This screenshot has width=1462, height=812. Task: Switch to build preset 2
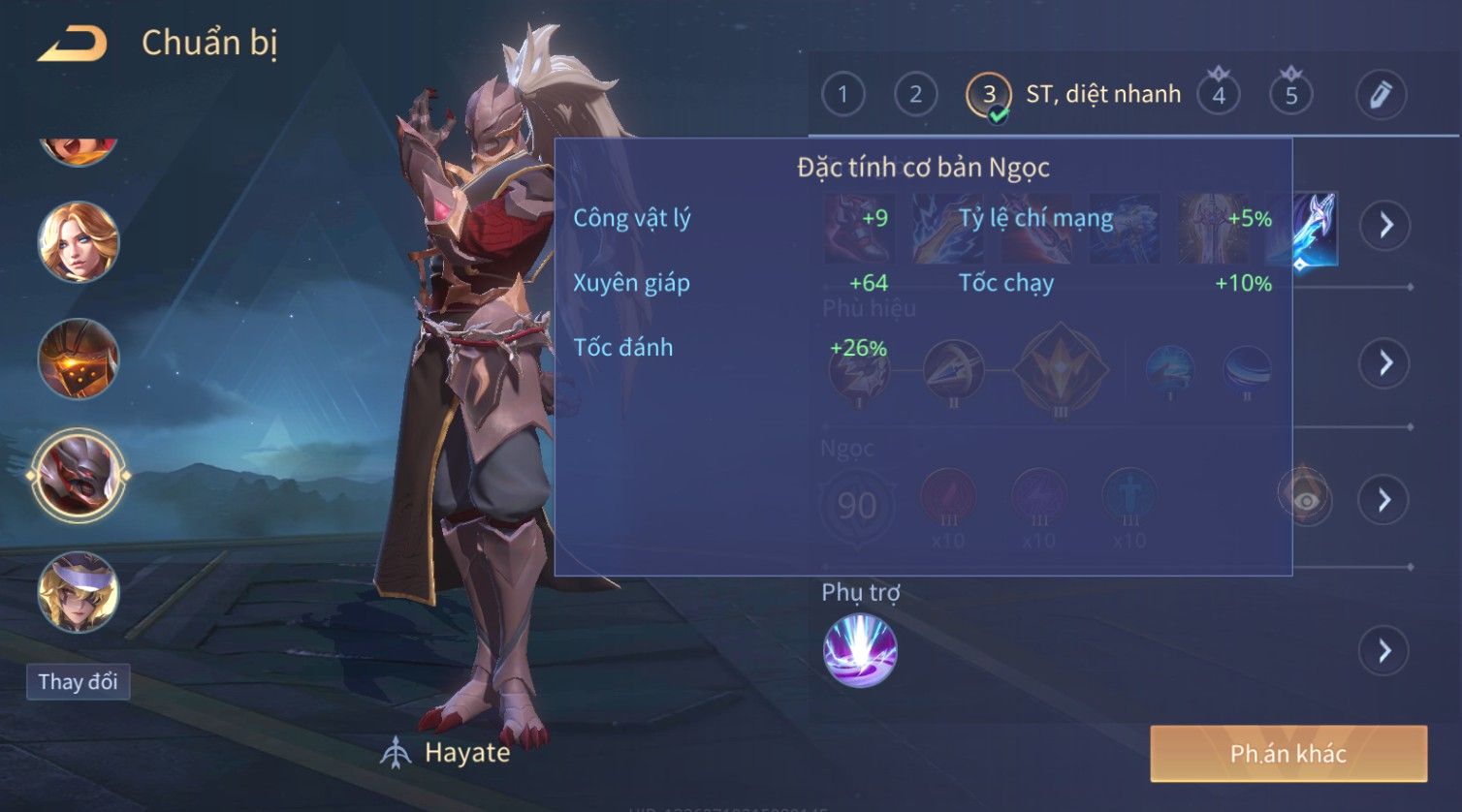(x=915, y=95)
